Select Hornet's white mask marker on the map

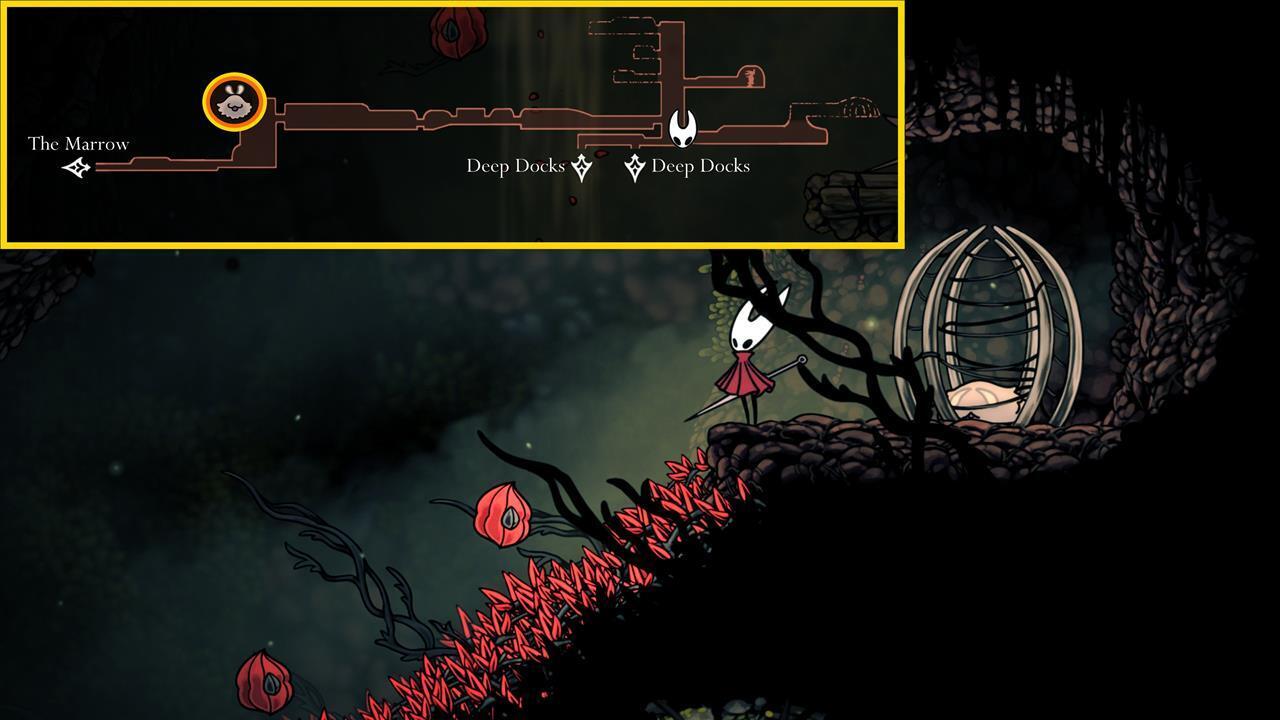click(x=682, y=130)
